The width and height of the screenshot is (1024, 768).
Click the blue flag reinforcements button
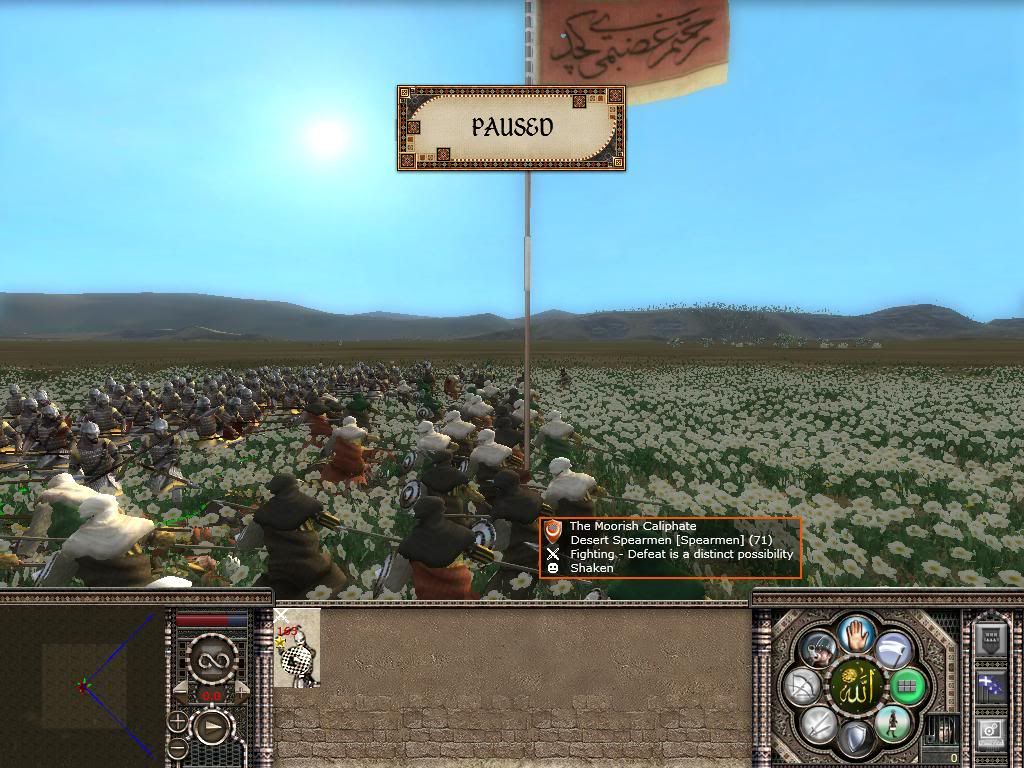pyautogui.click(x=991, y=688)
